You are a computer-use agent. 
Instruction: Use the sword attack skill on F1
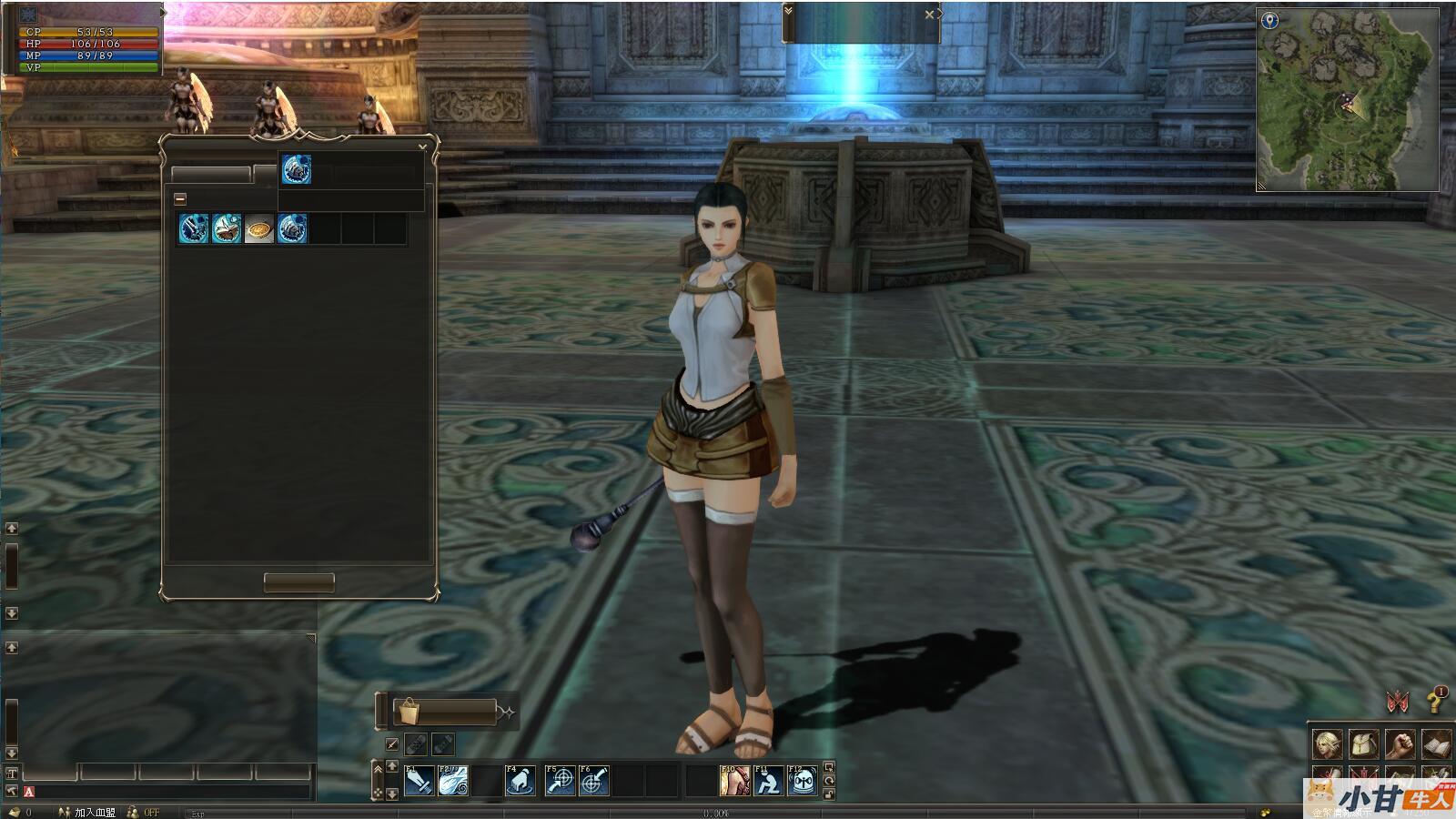point(419,781)
